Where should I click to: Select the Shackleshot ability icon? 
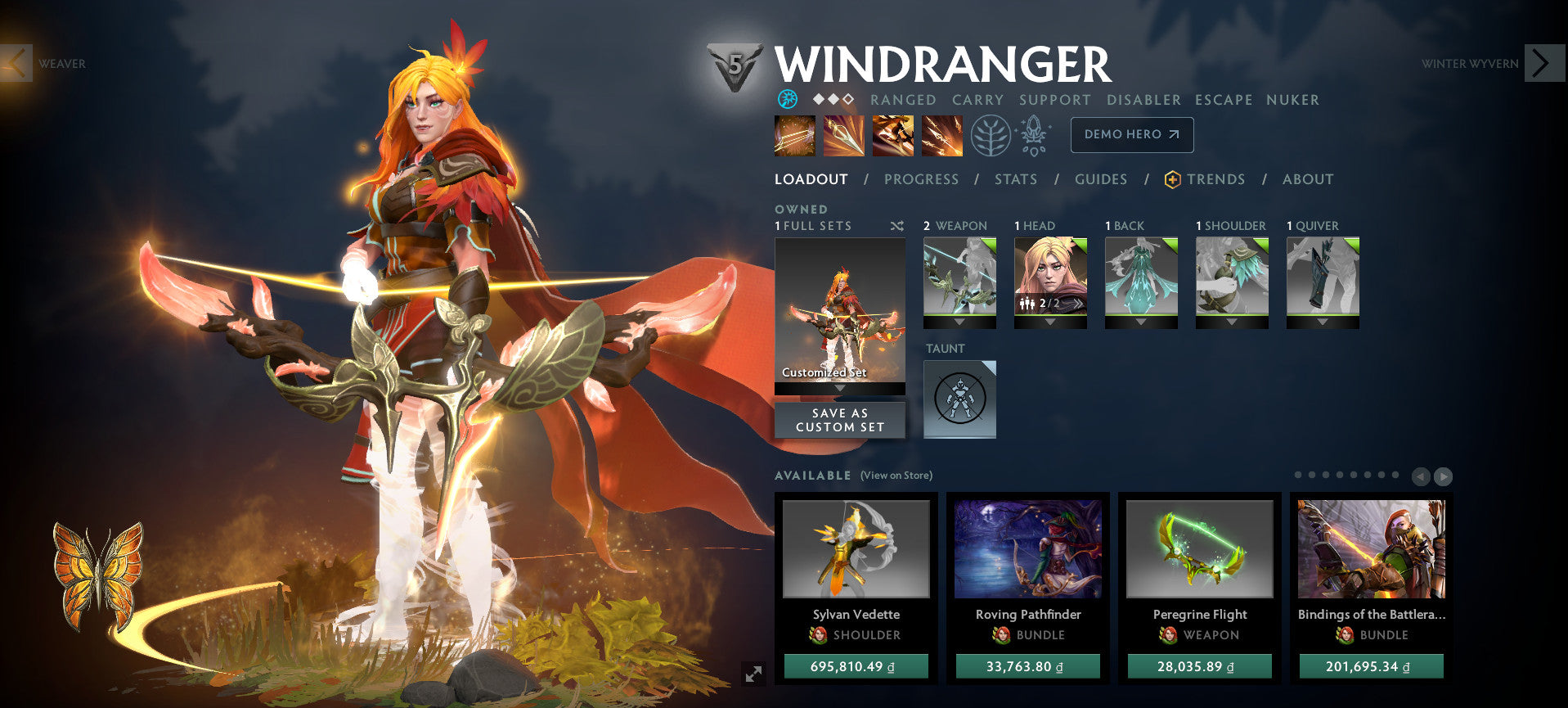click(x=793, y=135)
